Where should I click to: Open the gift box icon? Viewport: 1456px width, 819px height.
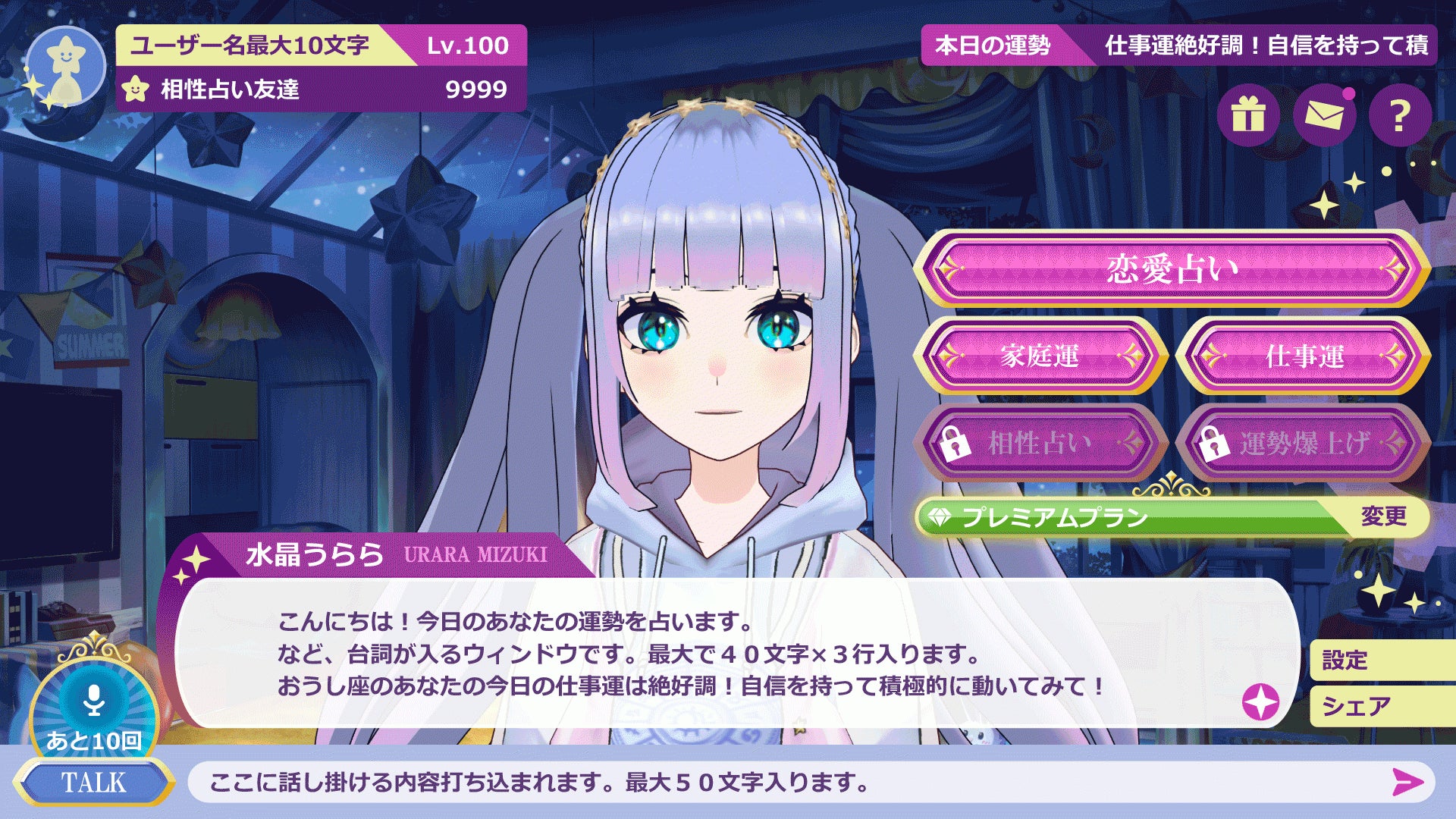(x=1251, y=115)
